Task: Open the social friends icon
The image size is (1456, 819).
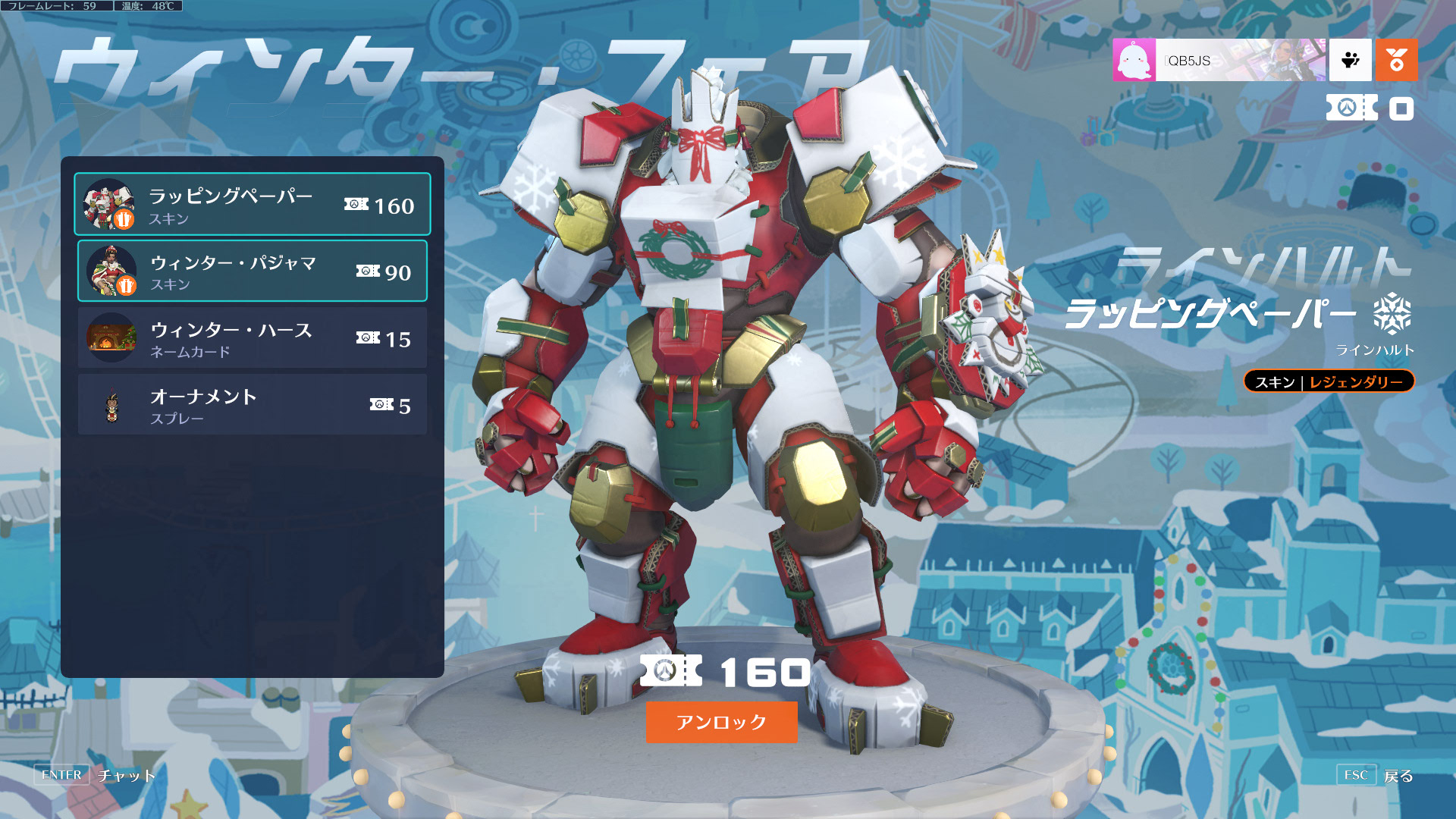Action: (x=1350, y=61)
